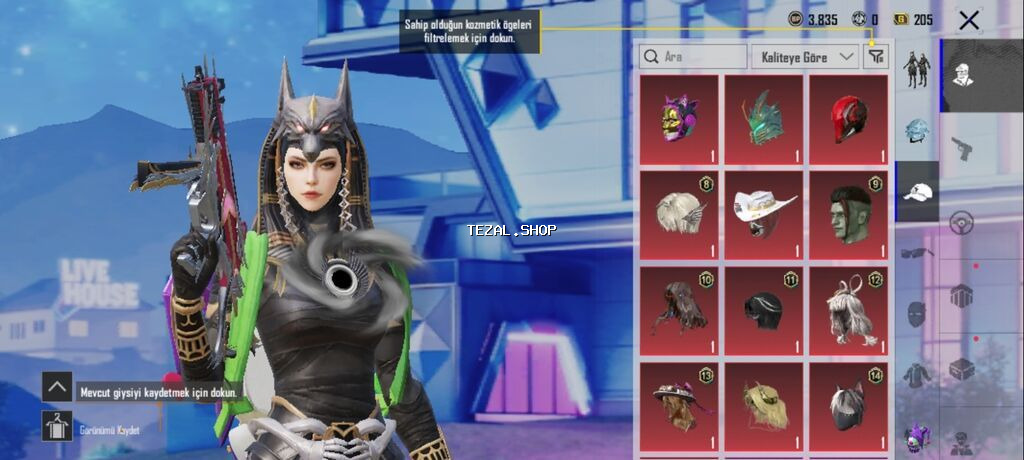
Task: Close the inventory with the X button
Action: pos(968,20)
